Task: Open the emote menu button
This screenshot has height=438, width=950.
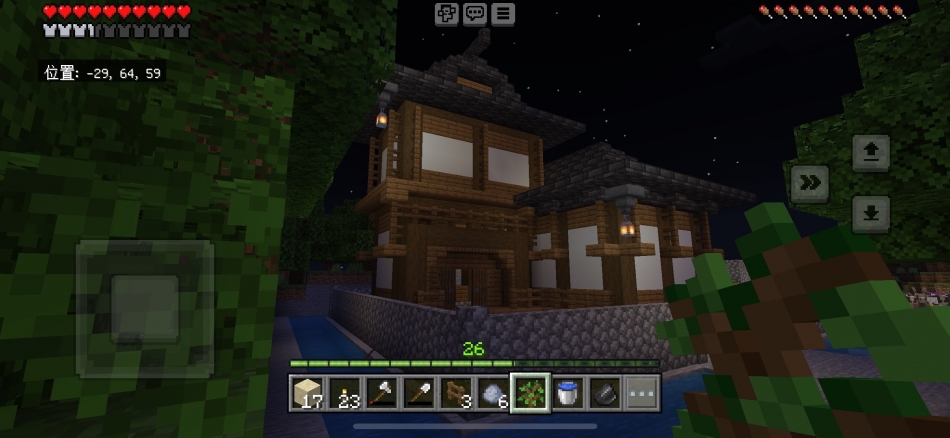Action: coord(447,14)
